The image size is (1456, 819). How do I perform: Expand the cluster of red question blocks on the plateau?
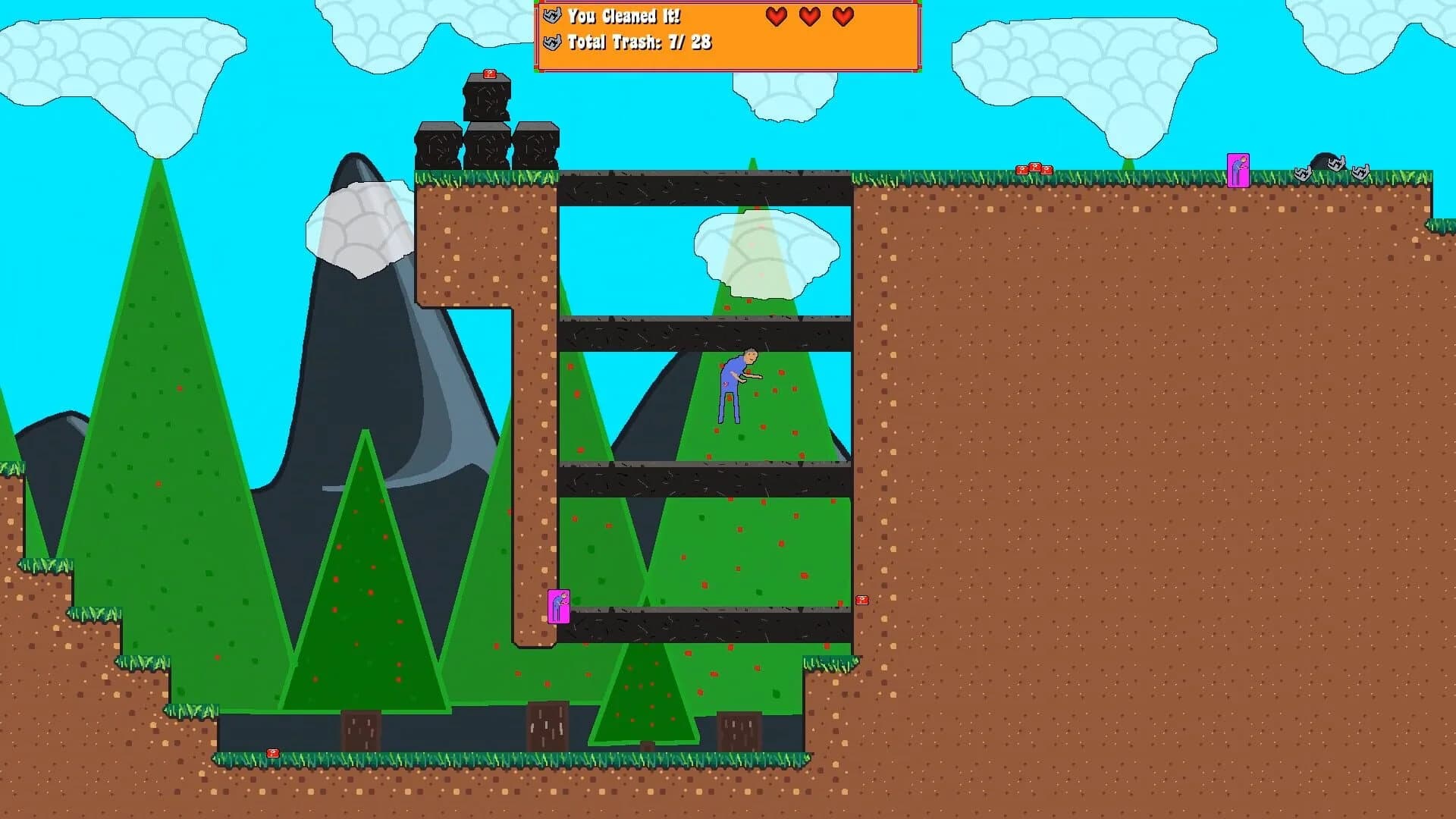point(1034,168)
